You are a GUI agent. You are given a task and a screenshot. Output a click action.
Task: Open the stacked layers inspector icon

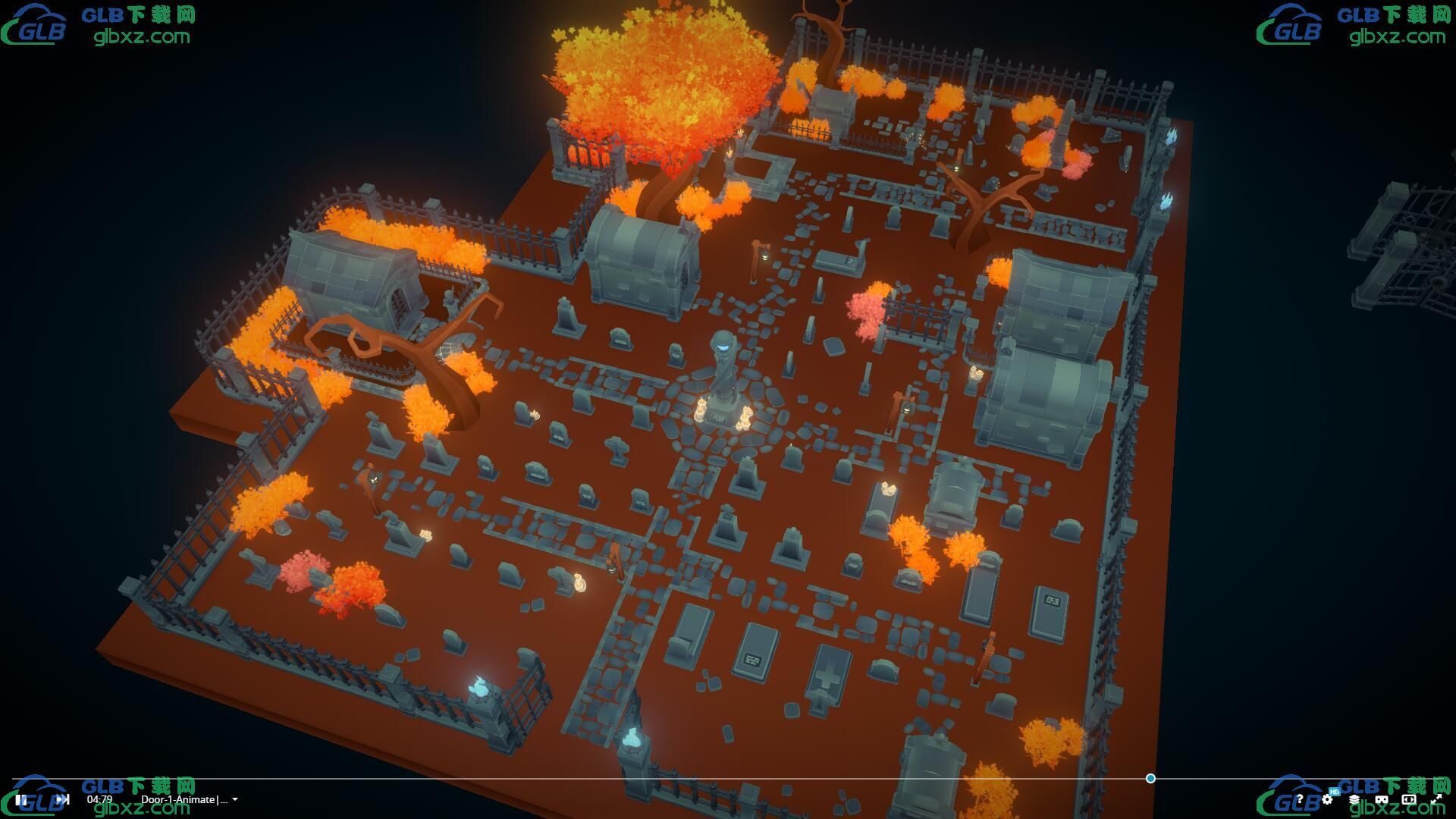[x=1354, y=799]
